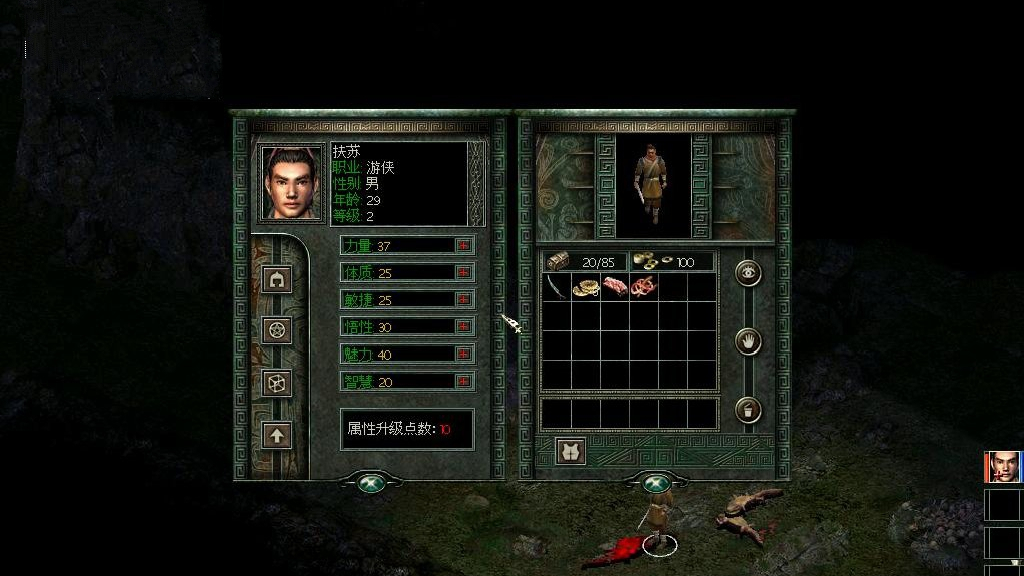
Task: Add a point to 体质
Action: point(463,272)
